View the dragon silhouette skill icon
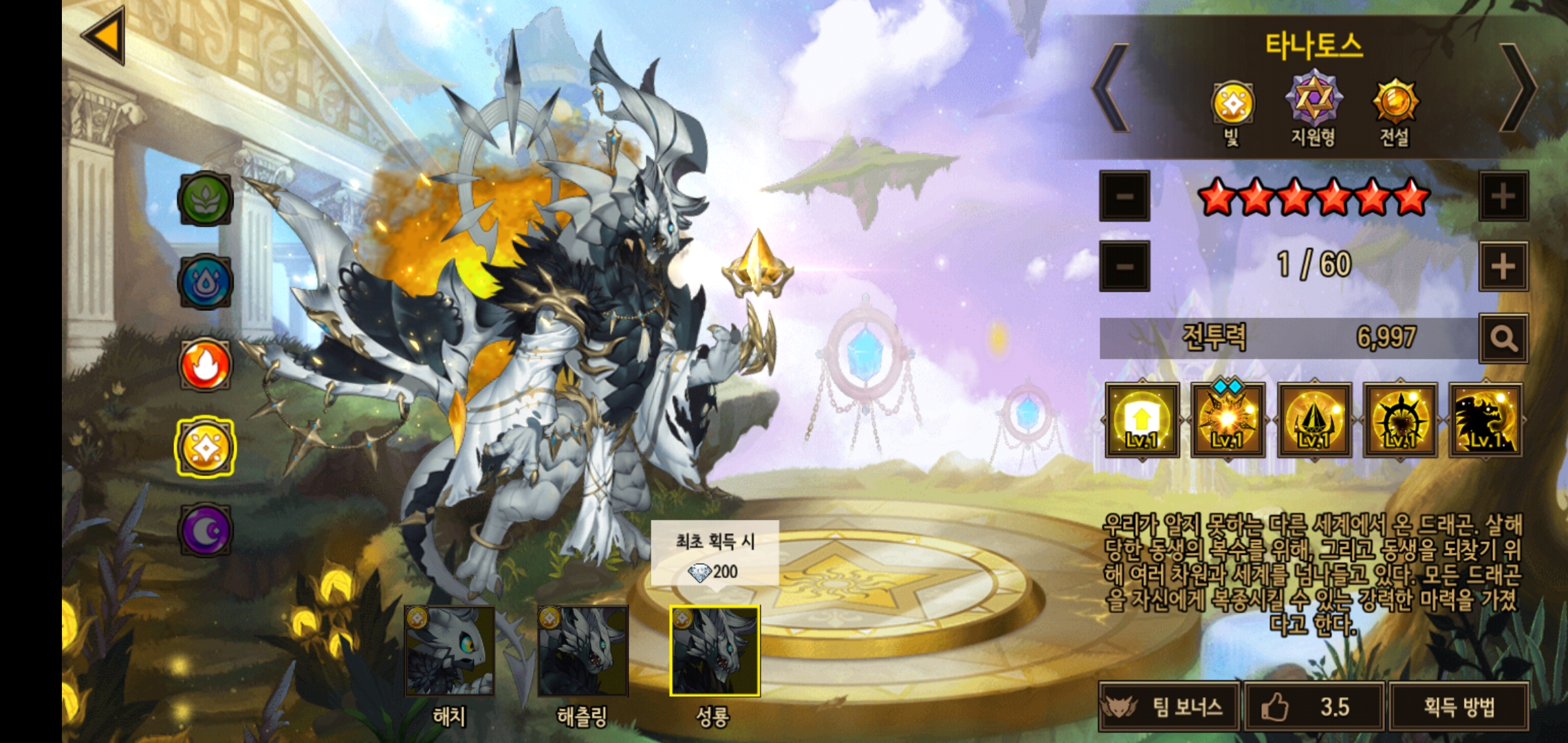The image size is (1568, 743). coord(1485,420)
